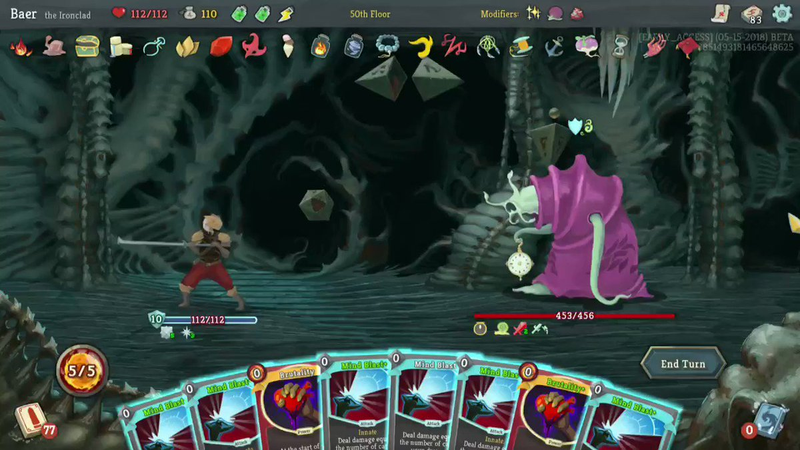Inspect the red shuriken relic

[x=254, y=46]
